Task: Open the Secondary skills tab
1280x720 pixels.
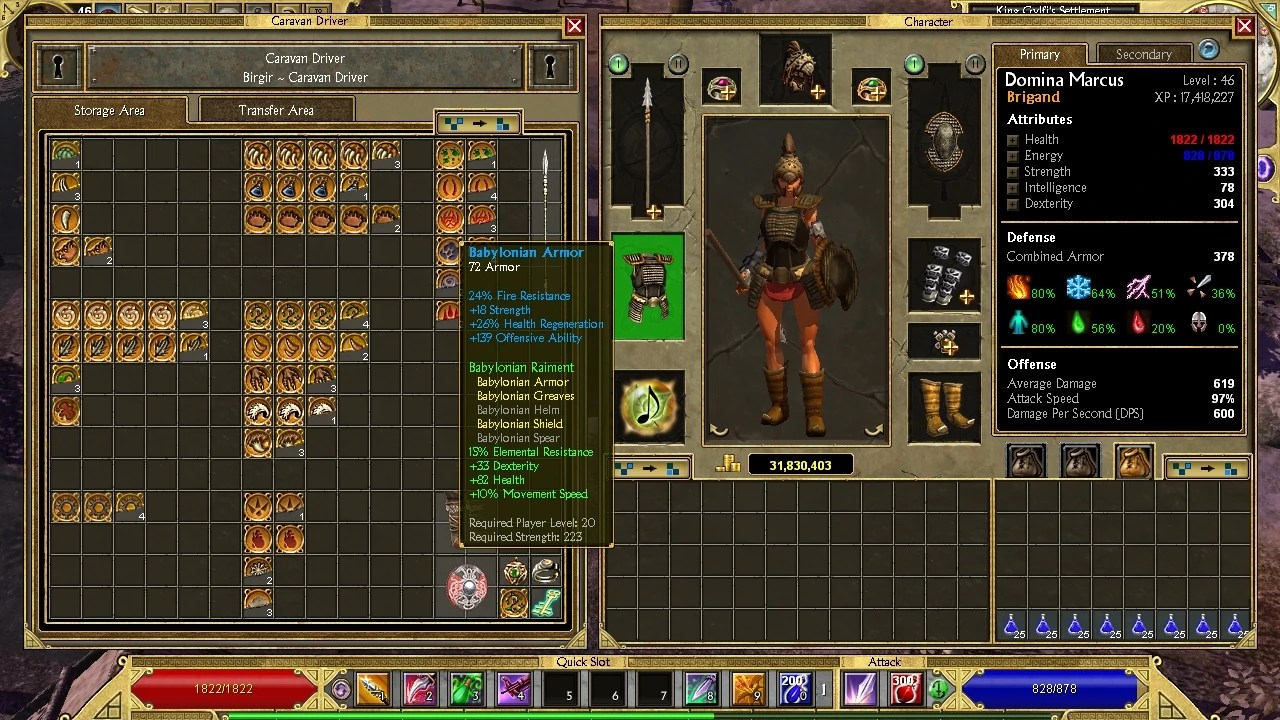Action: (1143, 54)
